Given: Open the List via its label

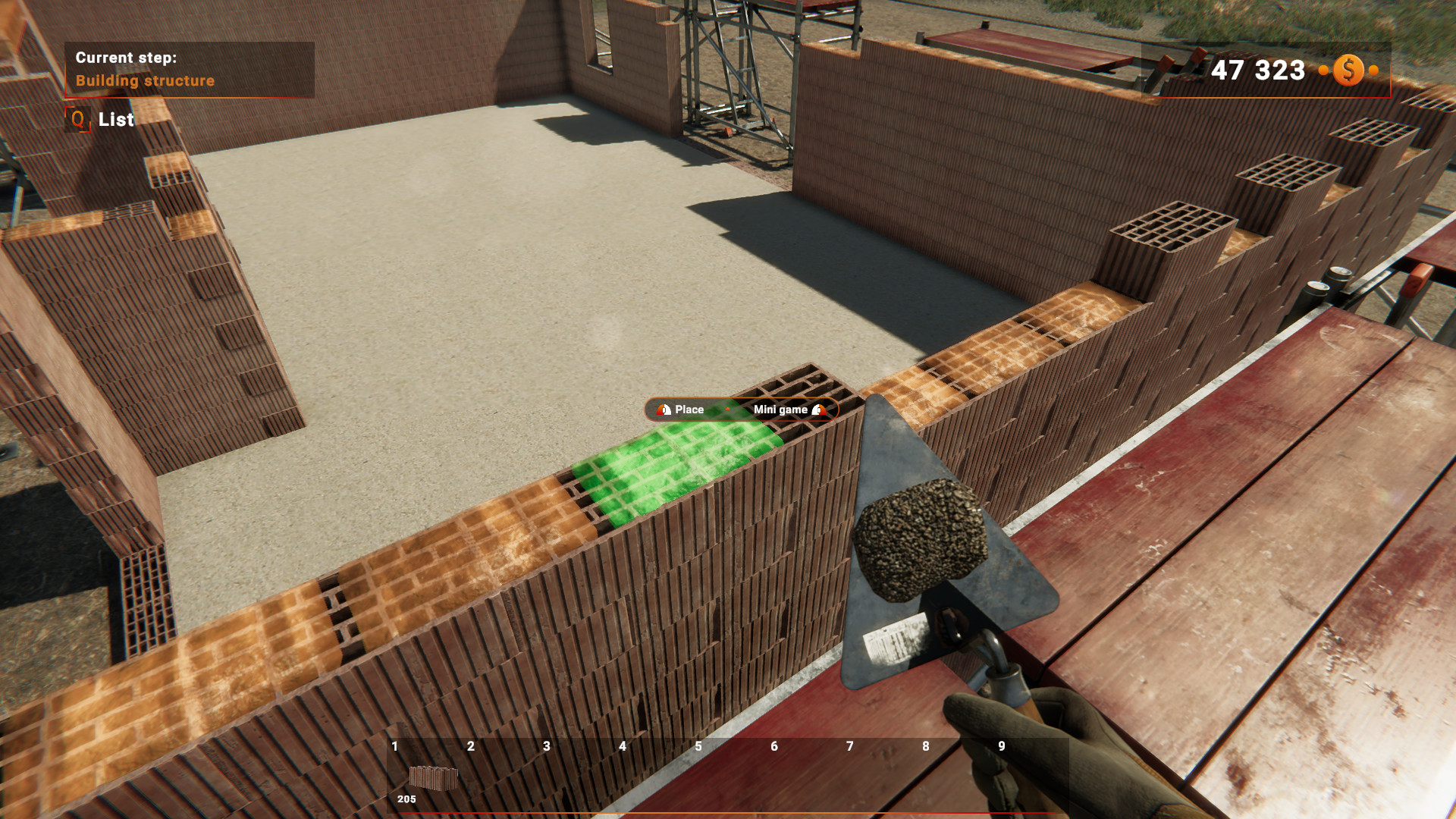Looking at the screenshot, I should pyautogui.click(x=115, y=120).
